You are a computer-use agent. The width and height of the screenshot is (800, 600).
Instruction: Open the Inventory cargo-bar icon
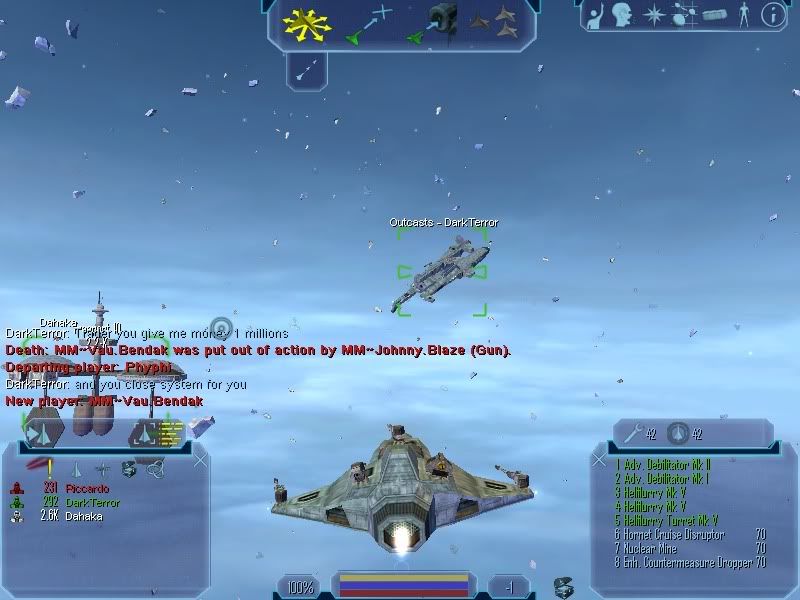tap(711, 14)
